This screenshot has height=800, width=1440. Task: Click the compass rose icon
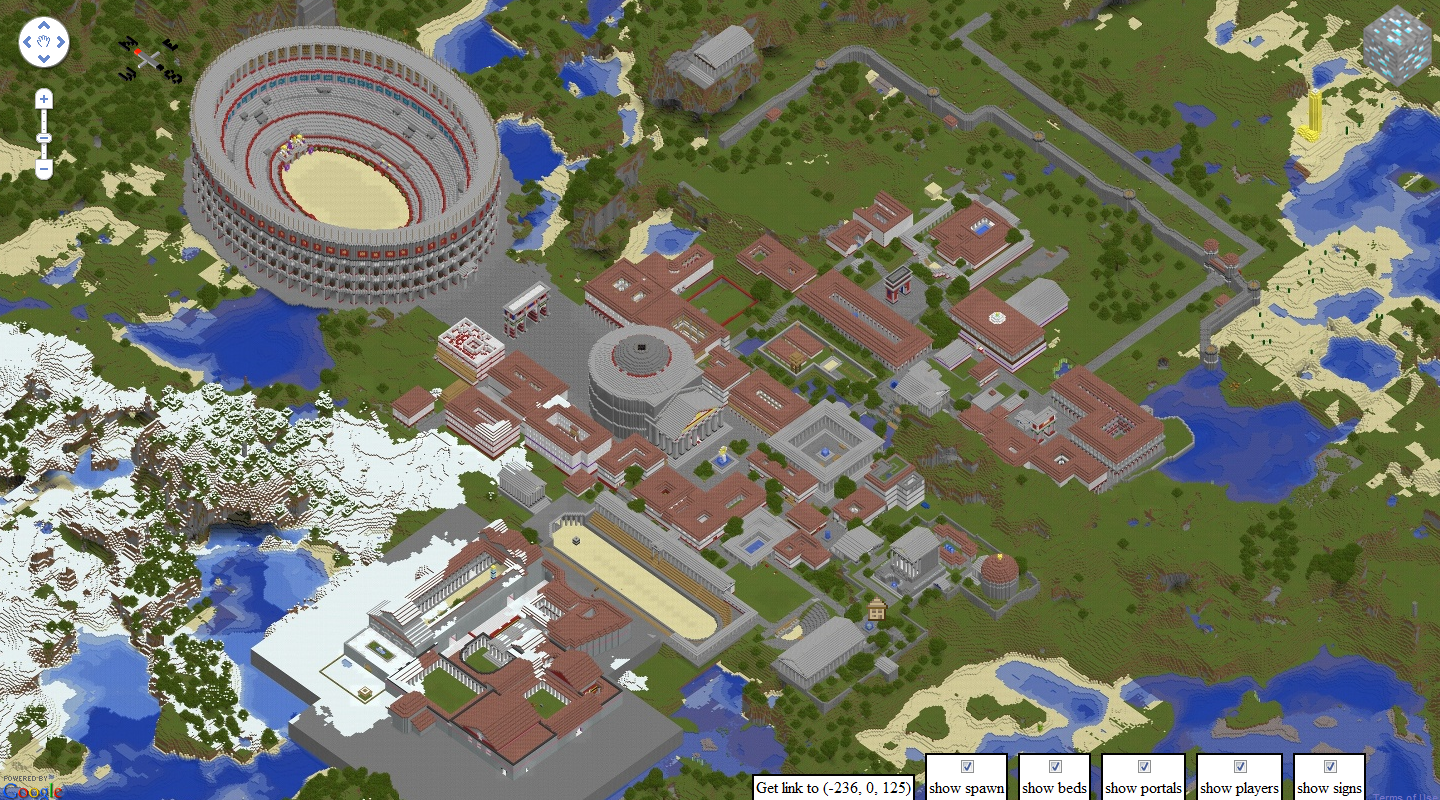151,59
